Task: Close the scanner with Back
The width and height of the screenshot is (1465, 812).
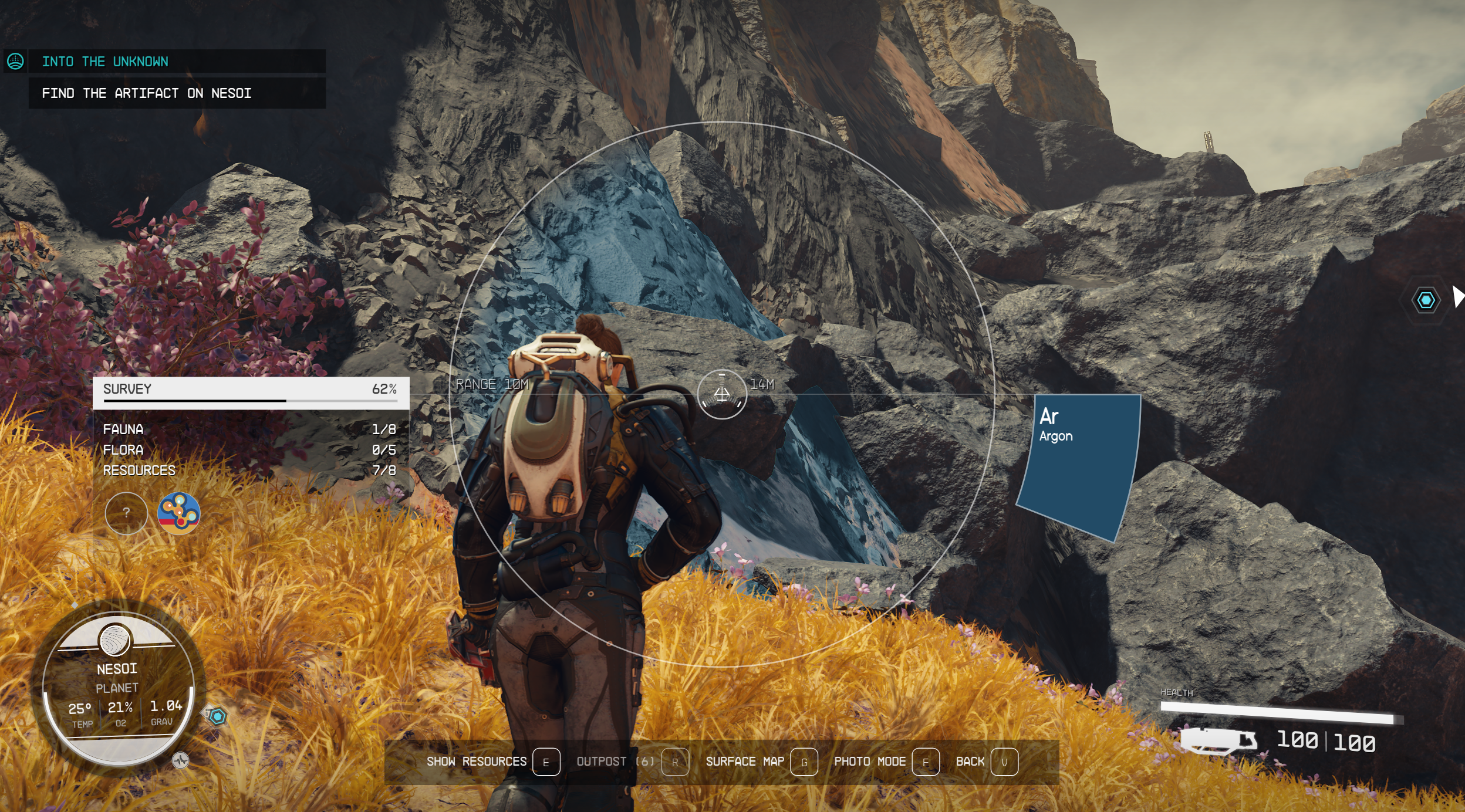Action: pyautogui.click(x=986, y=762)
